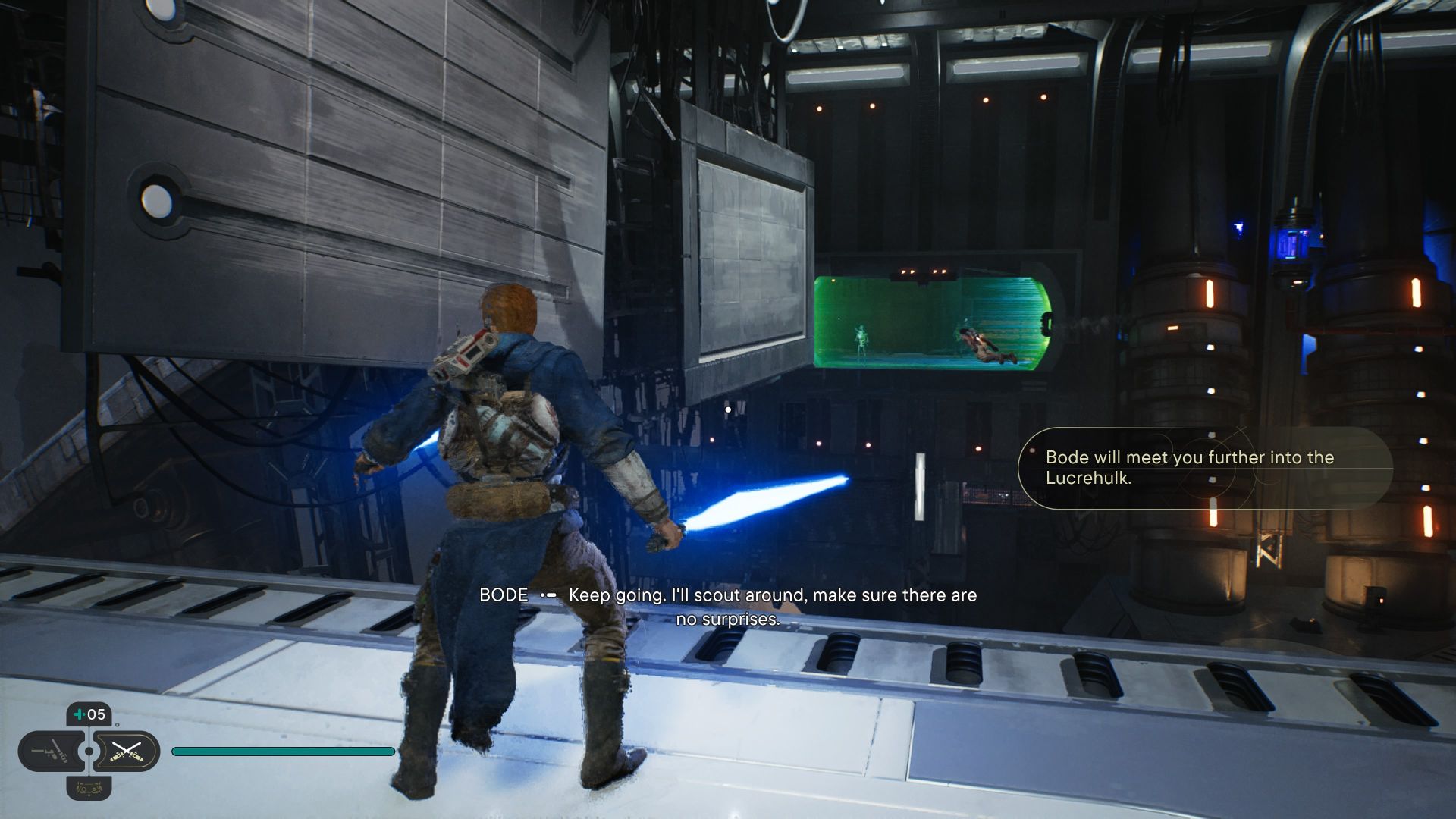This screenshot has width=1456, height=819.
Task: Toggle to the unequipped blaster stance
Action: [50, 752]
